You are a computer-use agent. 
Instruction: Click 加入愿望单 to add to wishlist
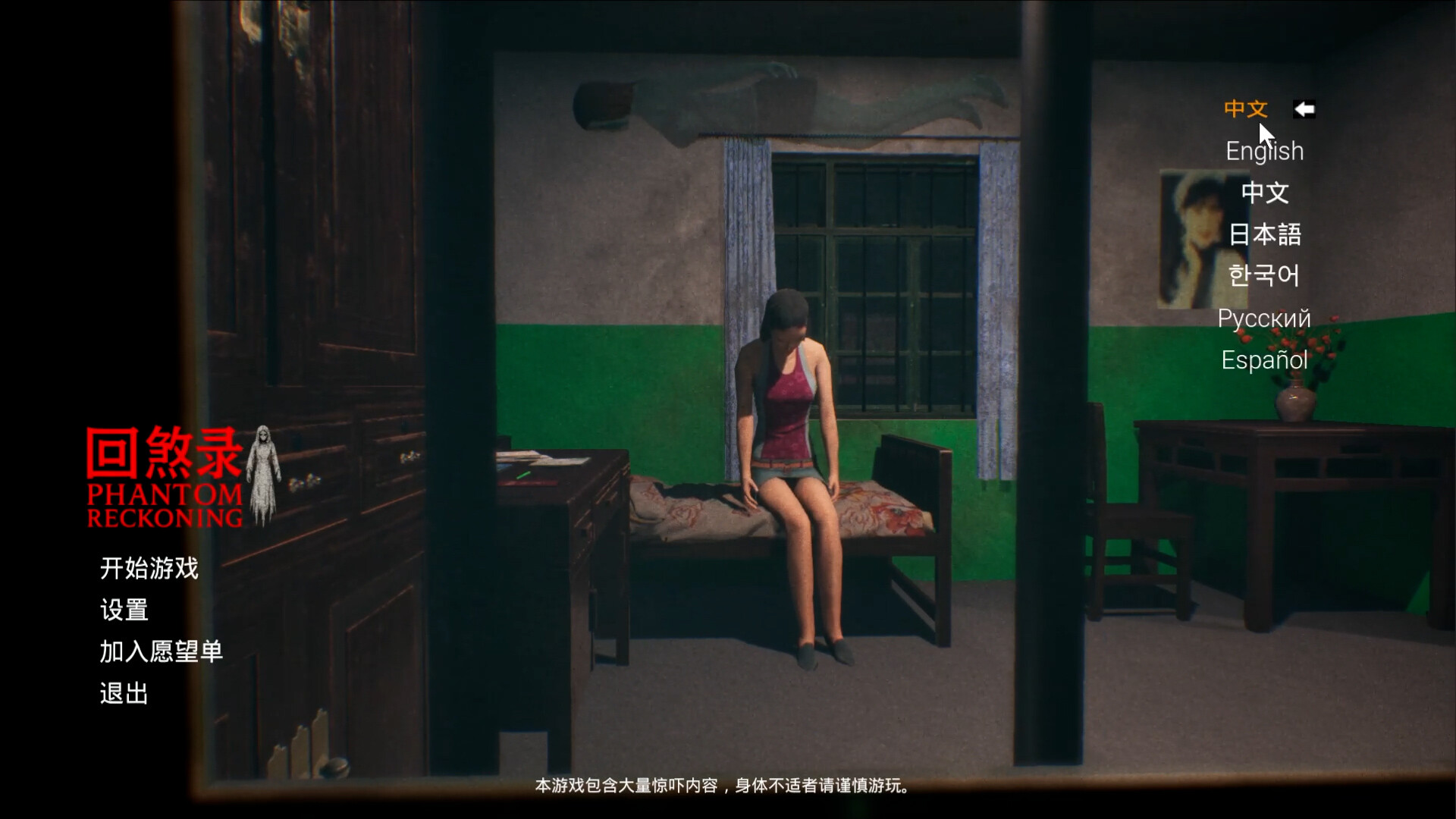tap(162, 651)
